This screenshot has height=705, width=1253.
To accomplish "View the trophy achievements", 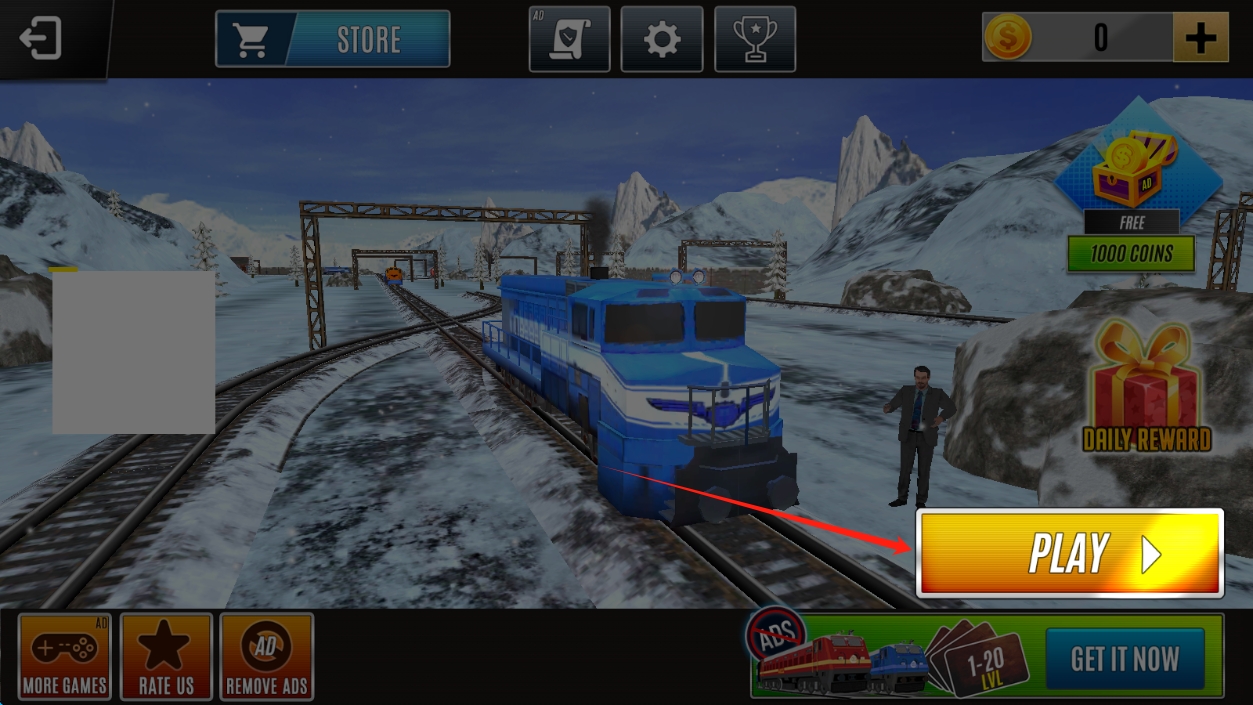I will pos(755,39).
